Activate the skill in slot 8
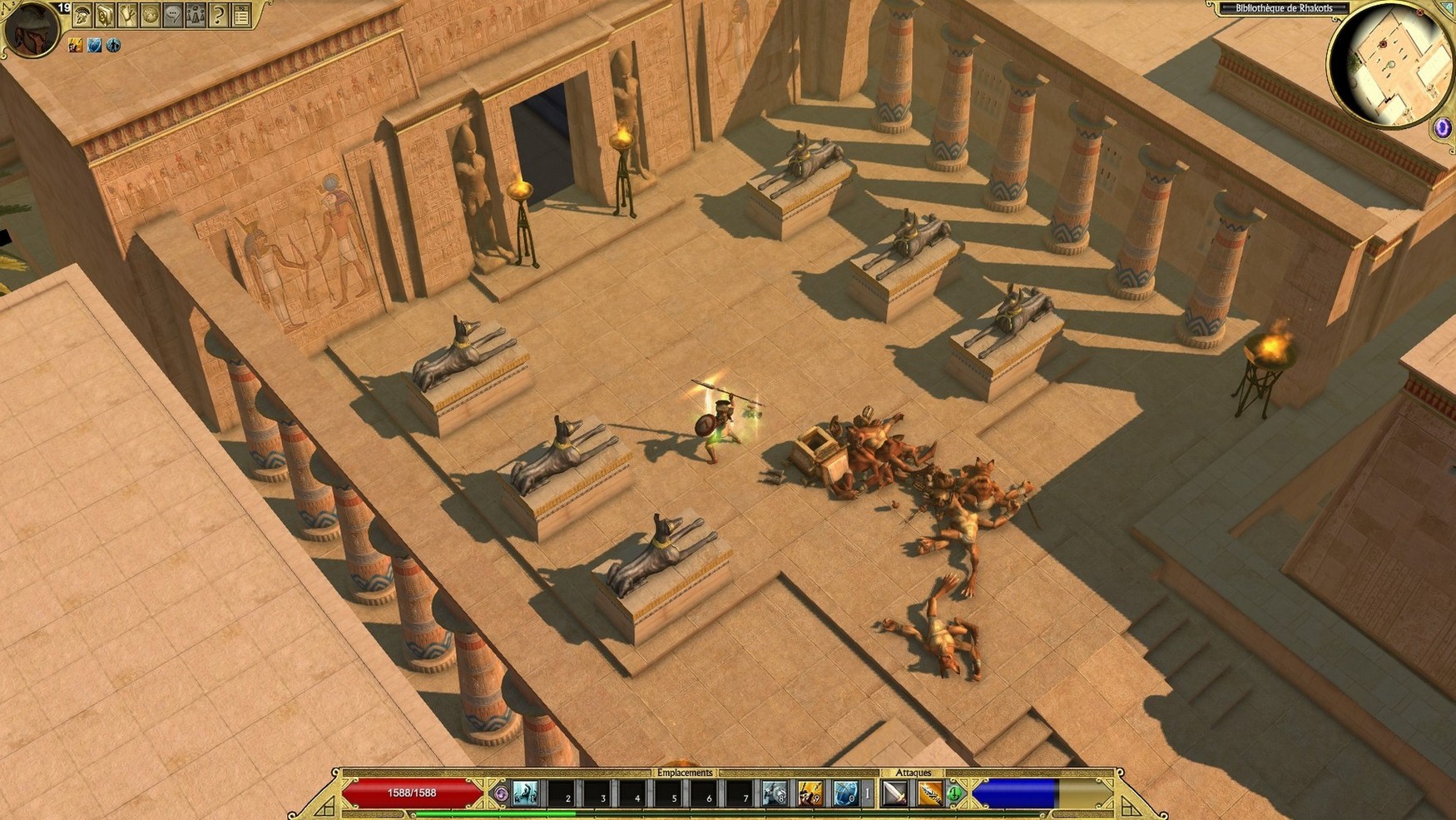This screenshot has width=1456, height=820. tap(775, 793)
